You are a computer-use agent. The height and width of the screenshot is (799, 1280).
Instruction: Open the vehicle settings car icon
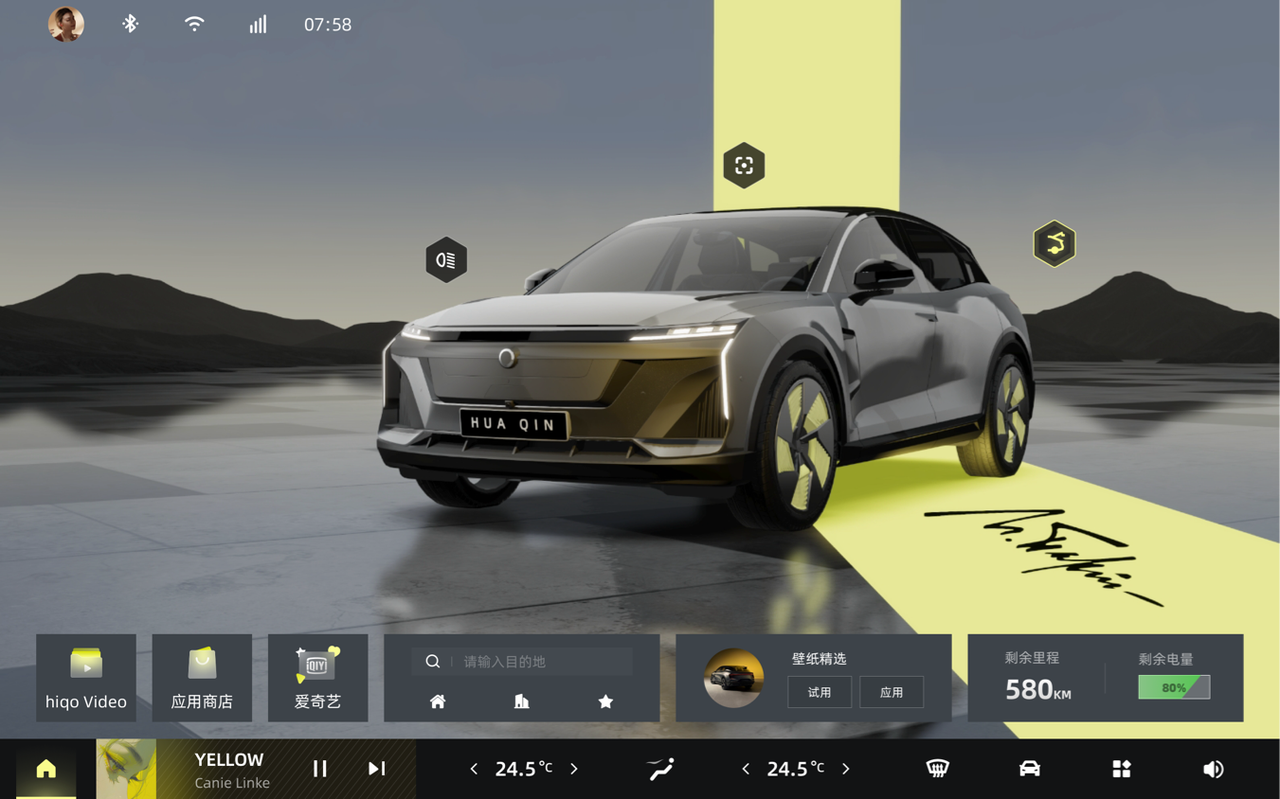click(x=1029, y=768)
